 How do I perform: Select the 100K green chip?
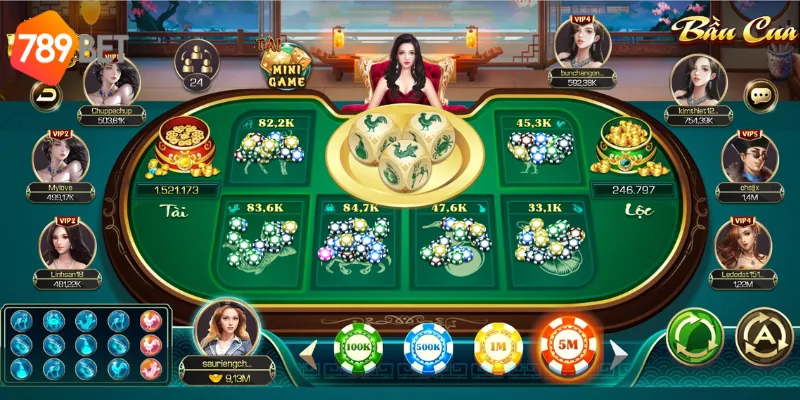coord(357,347)
